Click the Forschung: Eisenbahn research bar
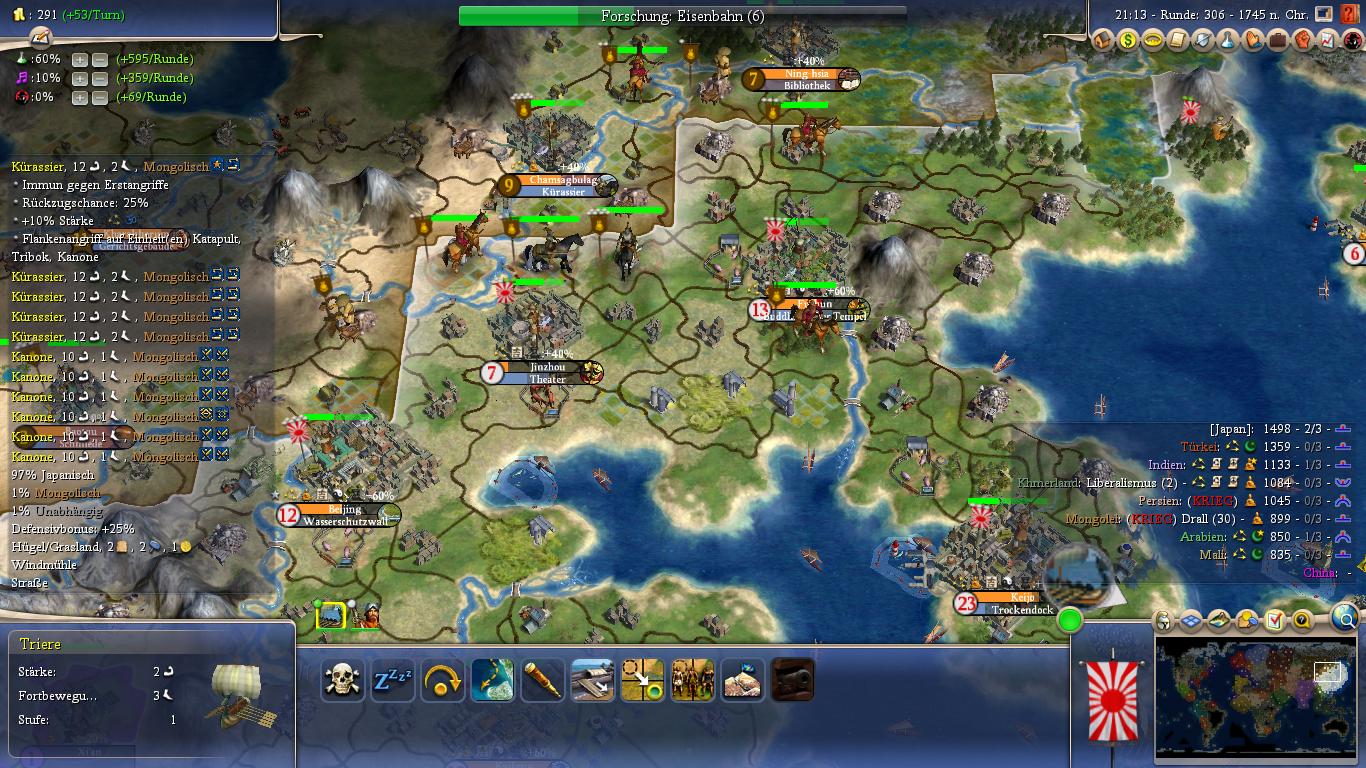Image resolution: width=1366 pixels, height=768 pixels. click(682, 16)
